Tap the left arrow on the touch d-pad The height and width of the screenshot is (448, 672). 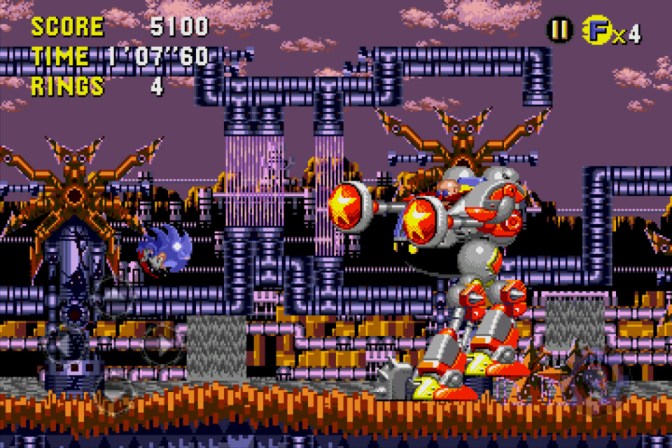64,343
